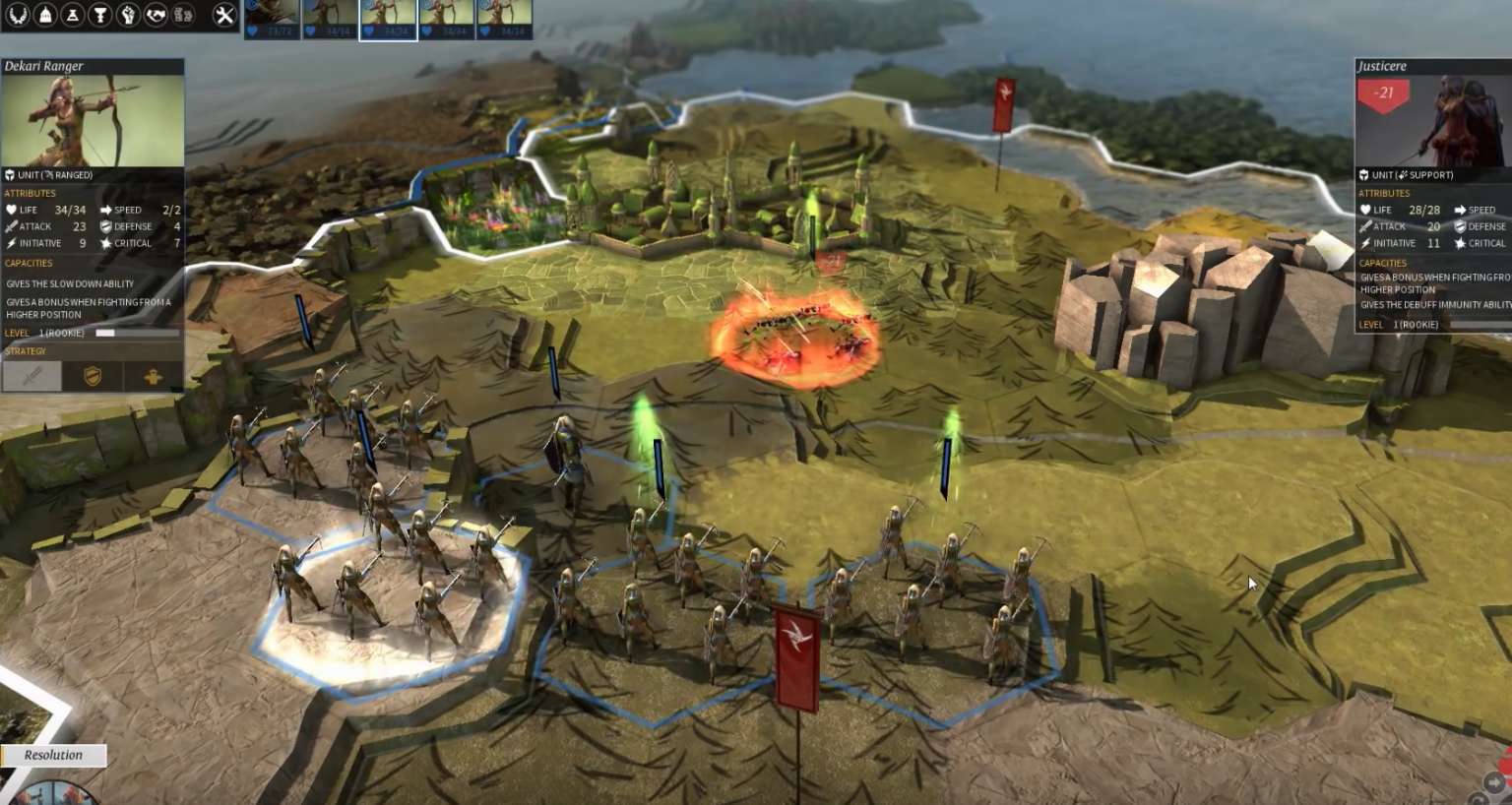This screenshot has height=805, width=1512.
Task: Collapse the Justicere attributes panel
Action: pos(1386,193)
